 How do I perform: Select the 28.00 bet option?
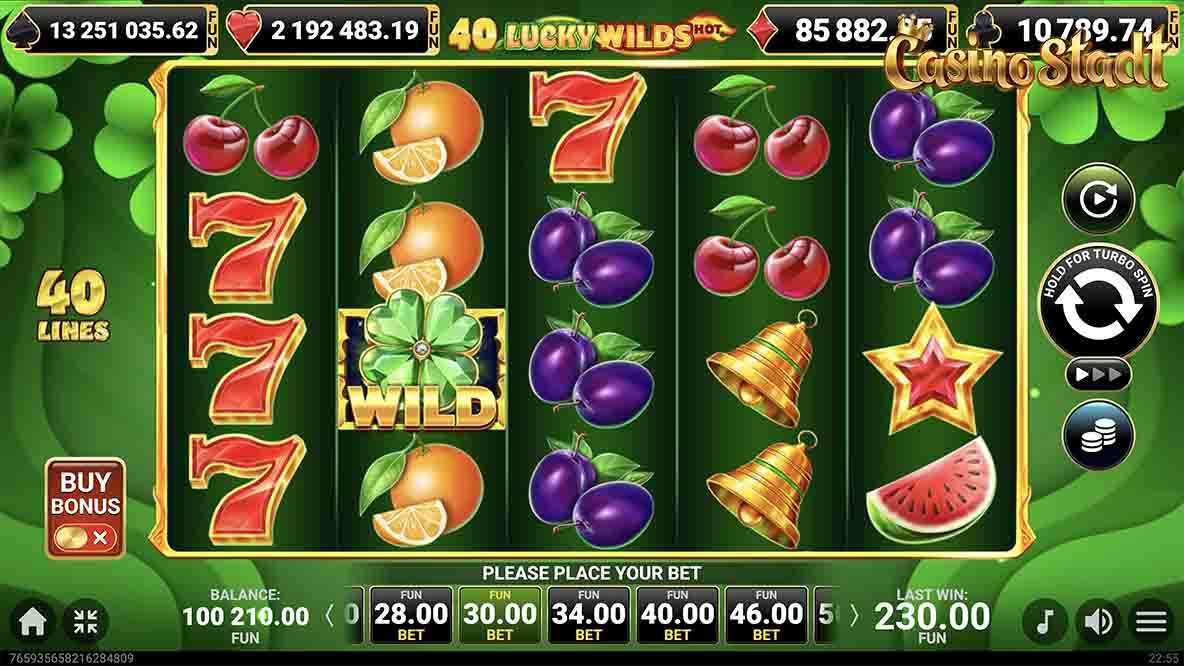point(410,615)
